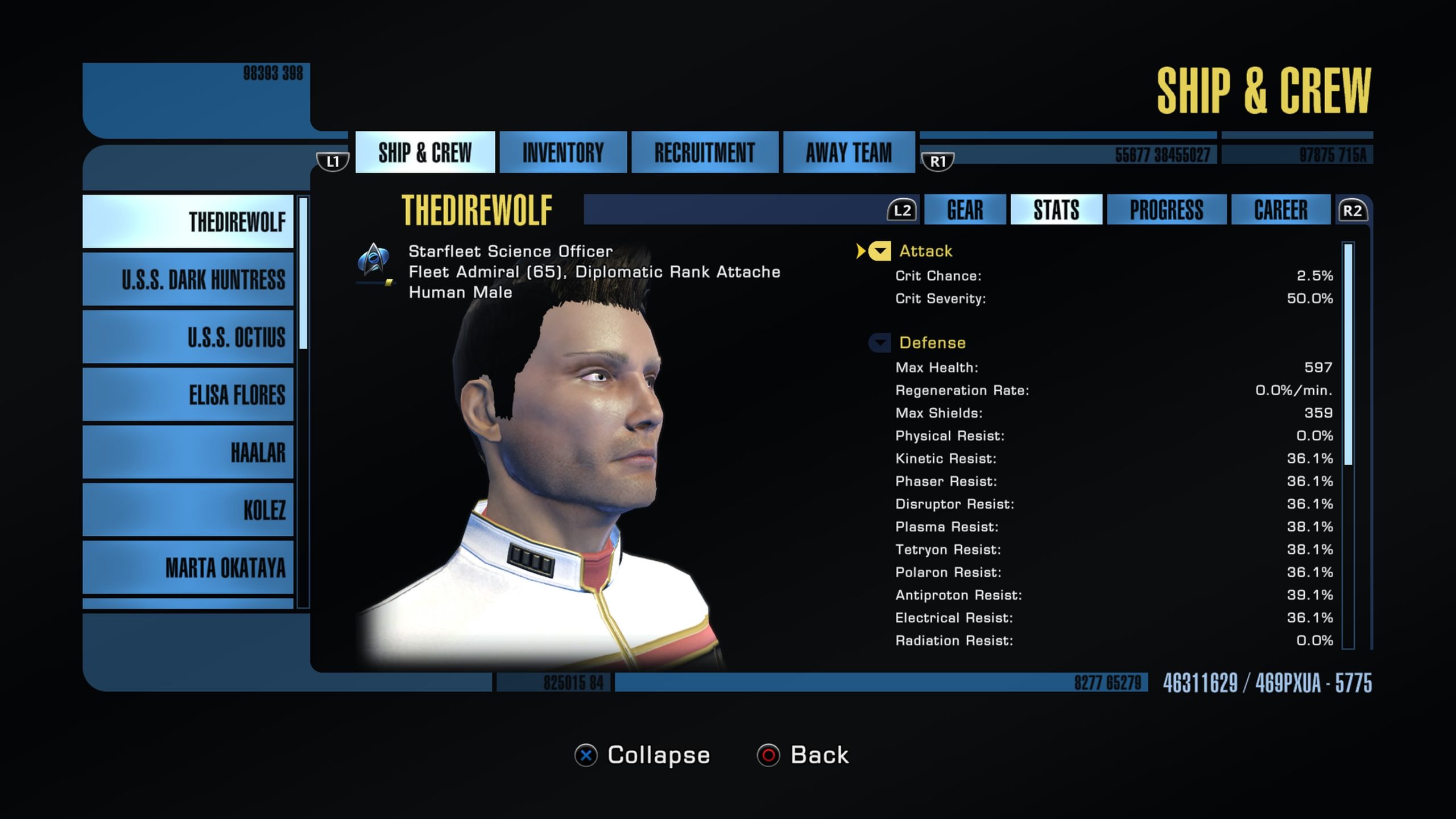Choose the U.S.S. Dark Huntress entry
Image resolution: width=1456 pixels, height=819 pixels.
[188, 280]
